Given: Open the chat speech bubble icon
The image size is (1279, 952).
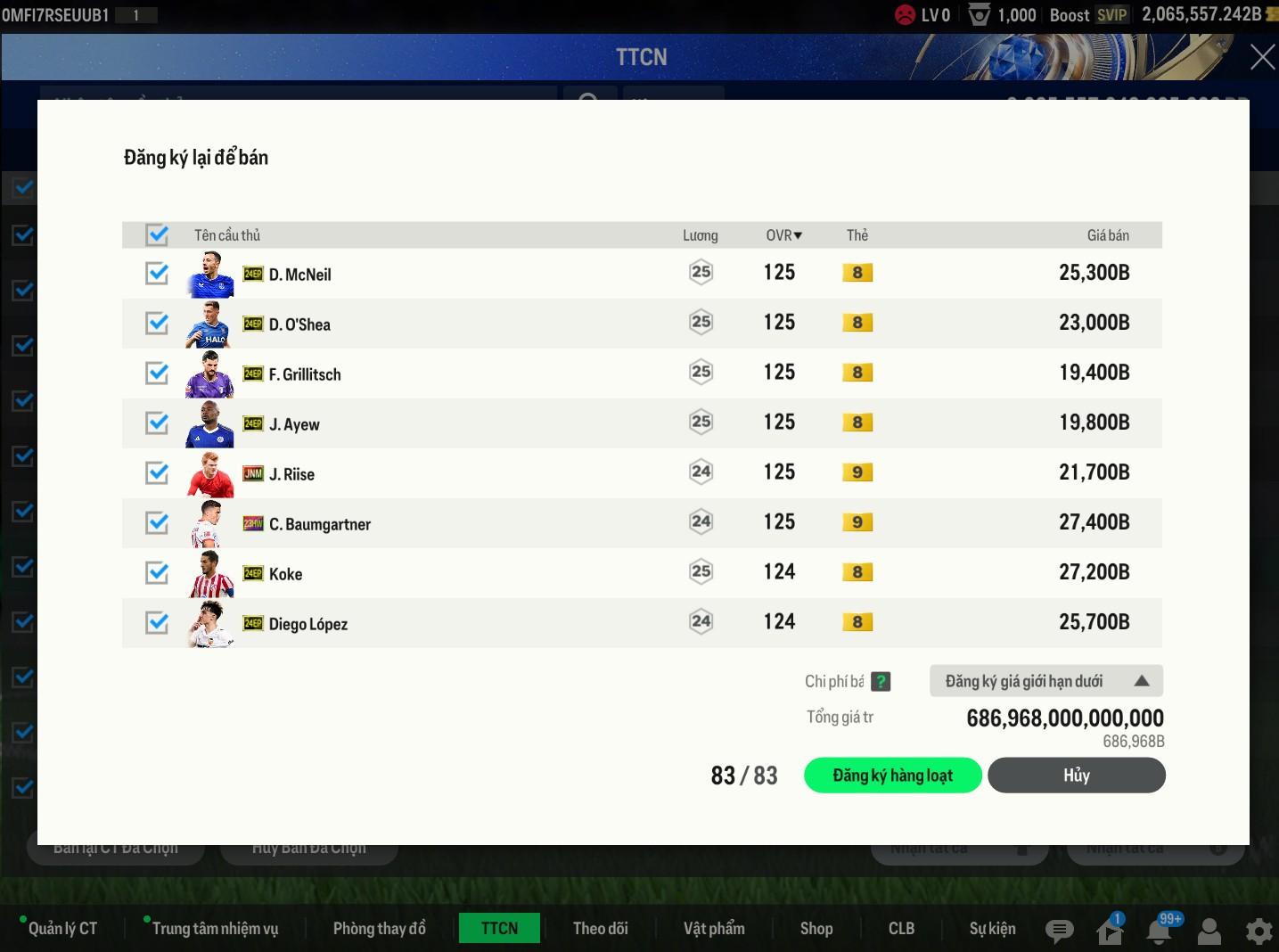Looking at the screenshot, I should click(x=1059, y=931).
